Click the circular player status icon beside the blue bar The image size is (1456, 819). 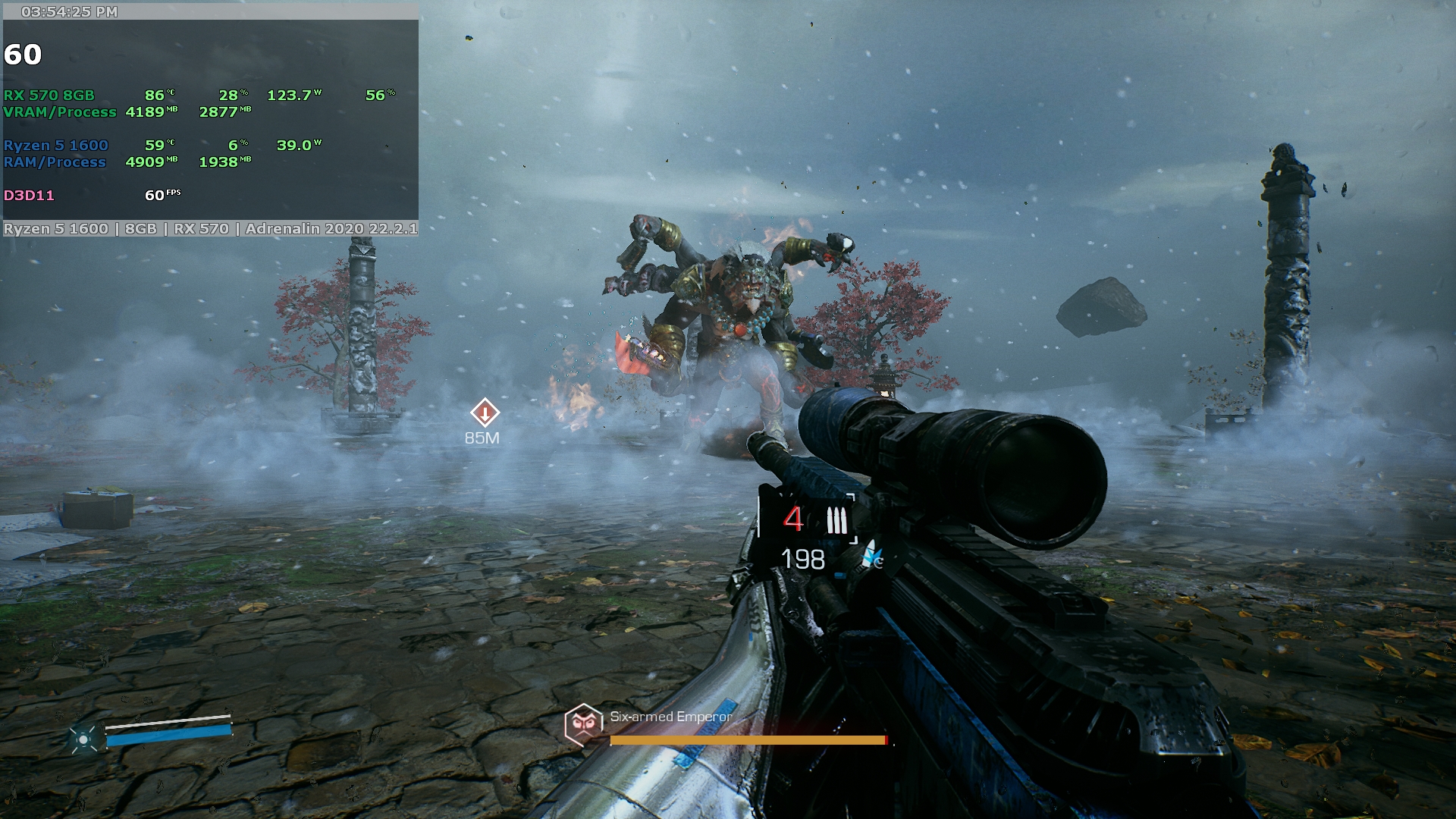83,738
